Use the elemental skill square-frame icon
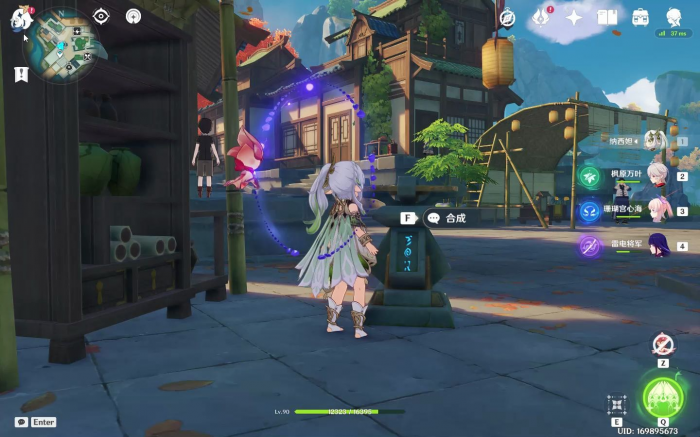The height and width of the screenshot is (437, 700). point(616,404)
